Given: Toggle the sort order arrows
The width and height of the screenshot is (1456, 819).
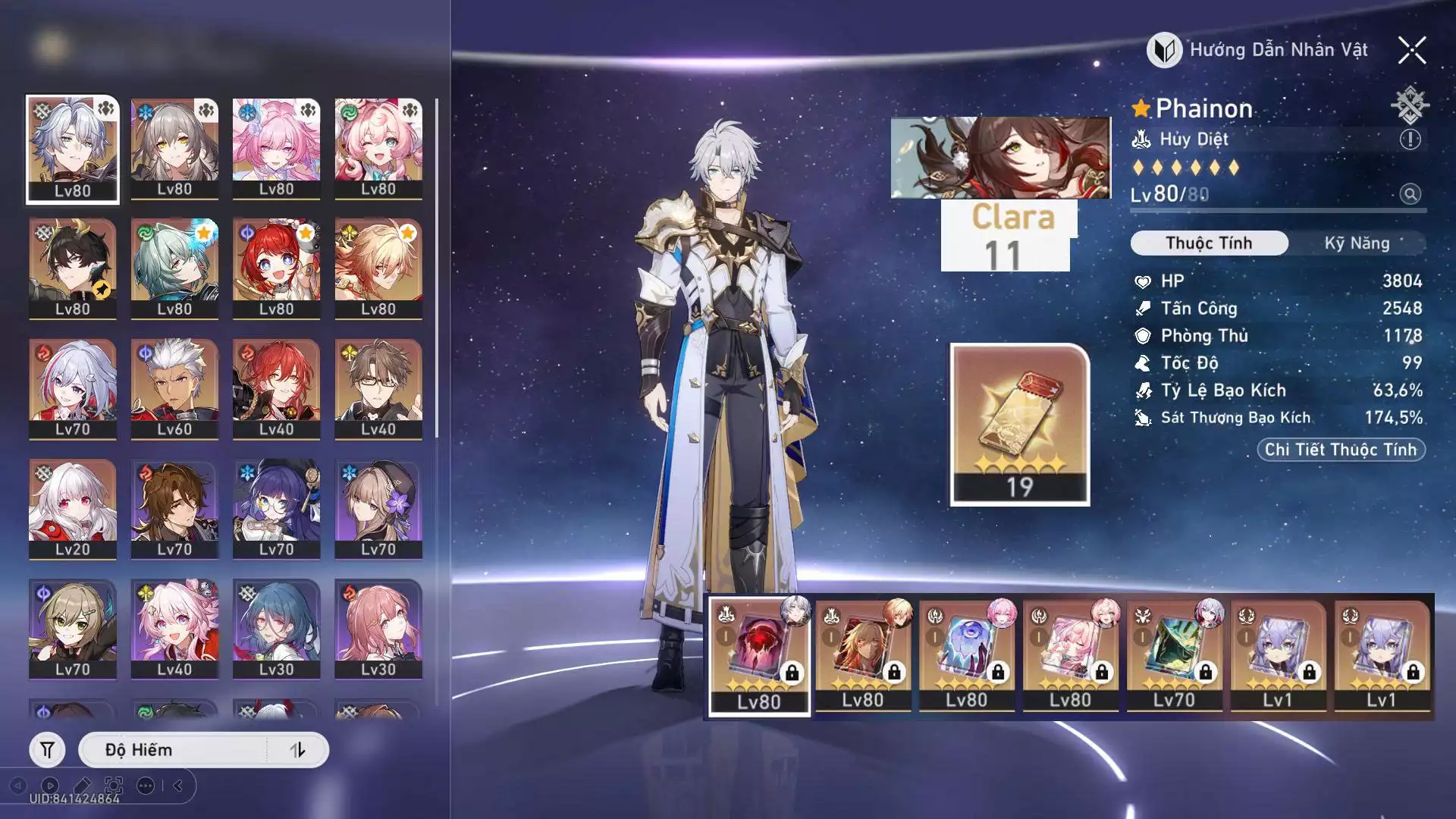Looking at the screenshot, I should pyautogui.click(x=297, y=750).
